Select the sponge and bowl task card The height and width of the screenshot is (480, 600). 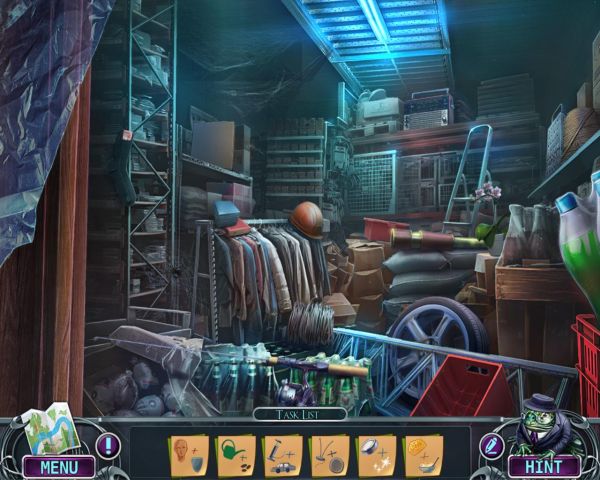tap(422, 454)
